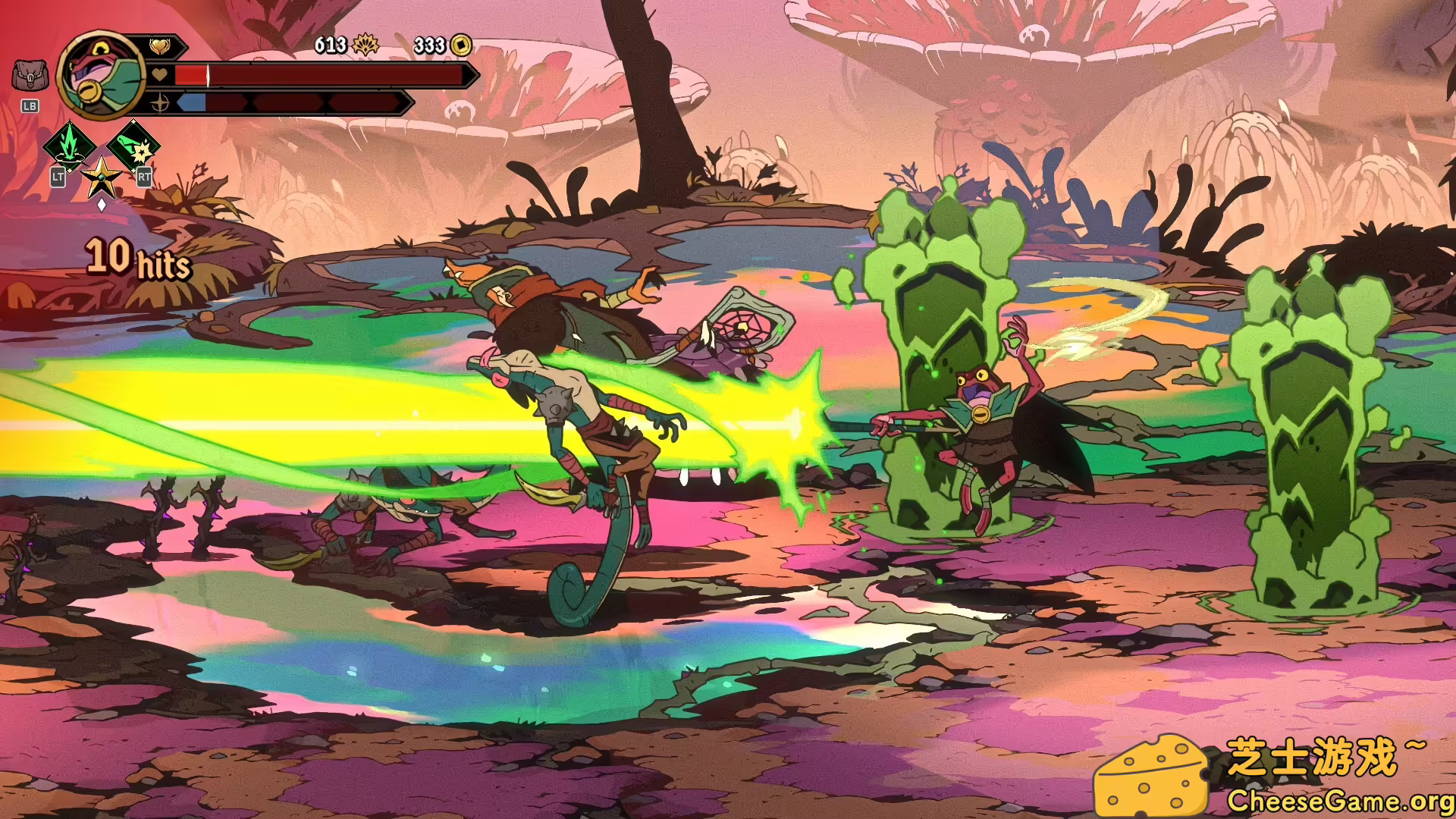Click the golden winged heart icon
Screen dimensions: 1456x819
click(159, 47)
